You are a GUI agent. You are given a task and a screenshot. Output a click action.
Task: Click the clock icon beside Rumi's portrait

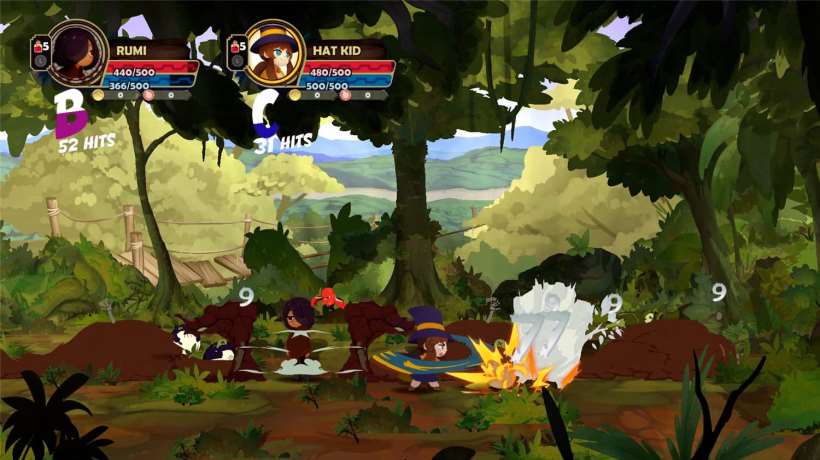pos(40,62)
